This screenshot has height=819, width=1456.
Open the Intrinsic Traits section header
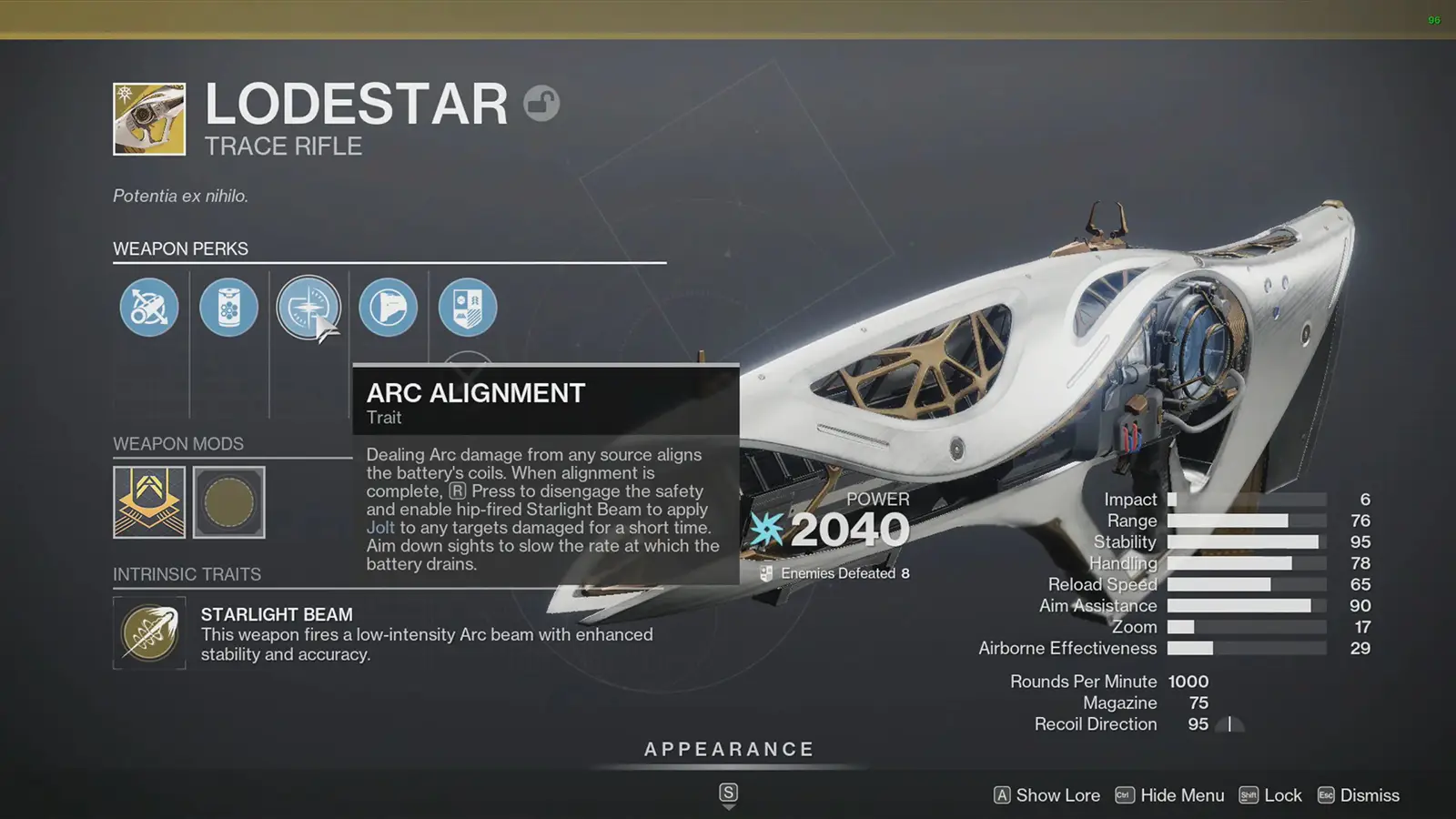tap(187, 573)
